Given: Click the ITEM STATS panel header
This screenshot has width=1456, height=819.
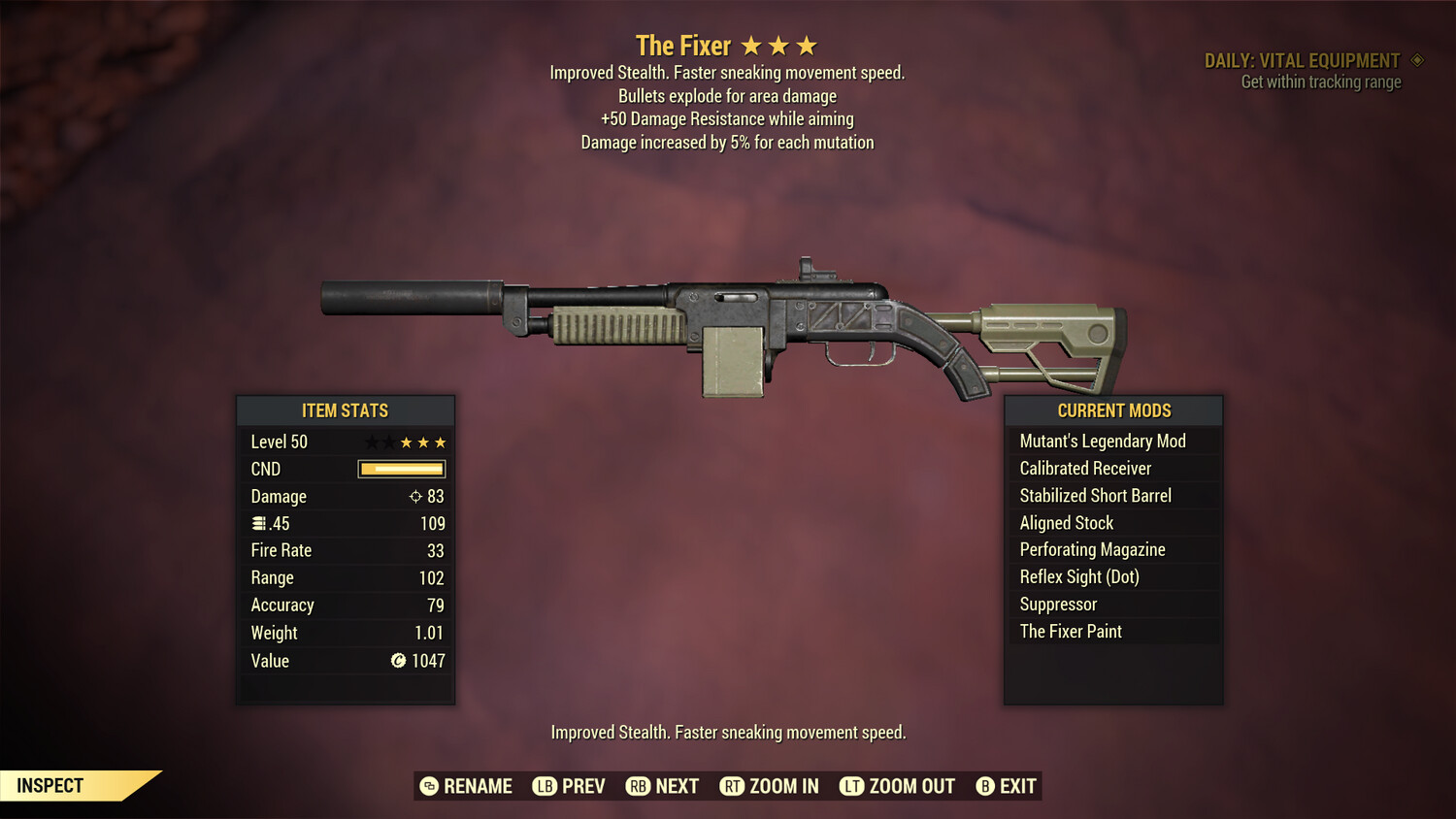Looking at the screenshot, I should pos(346,410).
